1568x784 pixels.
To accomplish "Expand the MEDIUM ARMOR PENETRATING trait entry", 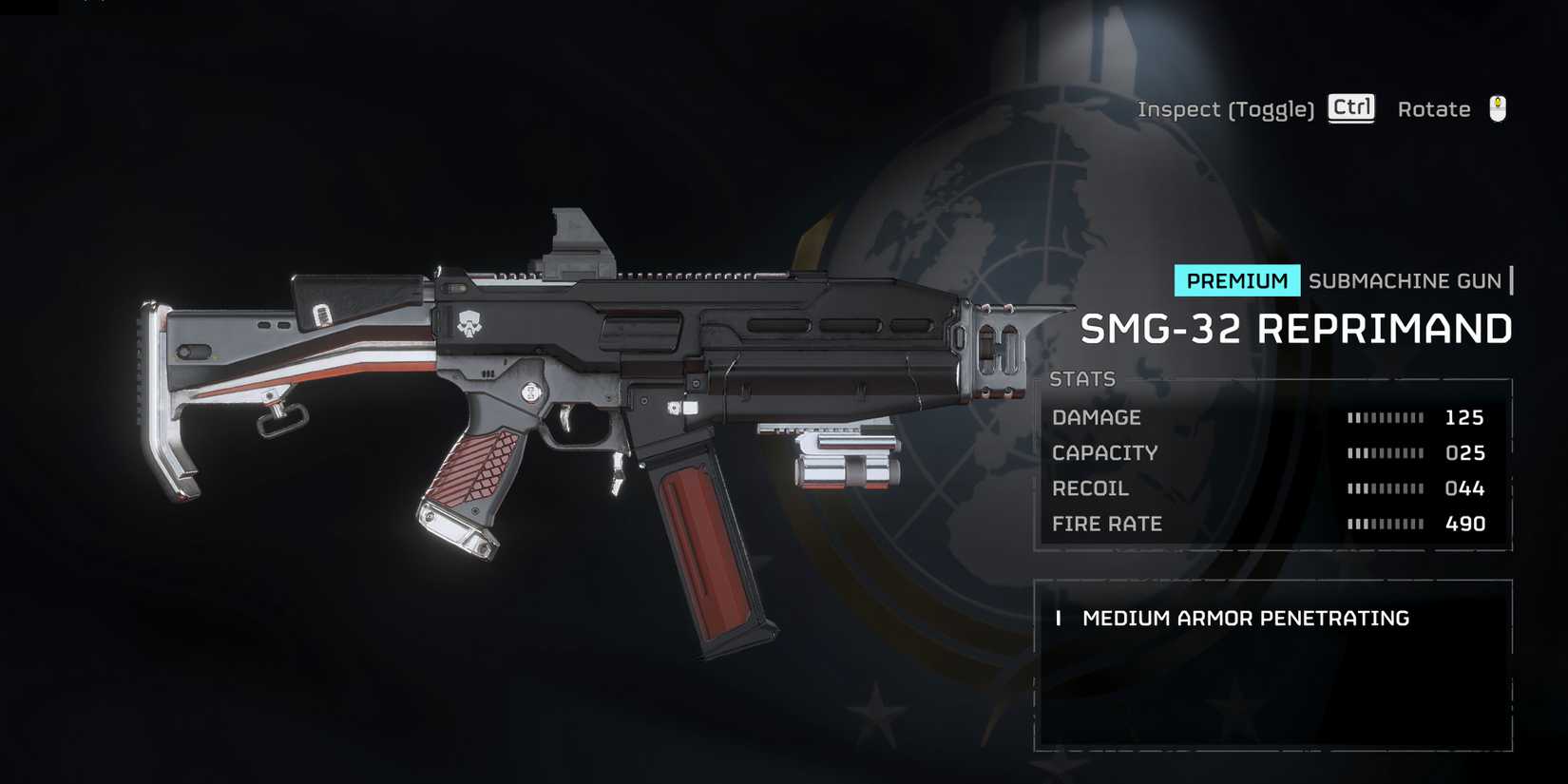I will coord(1246,618).
